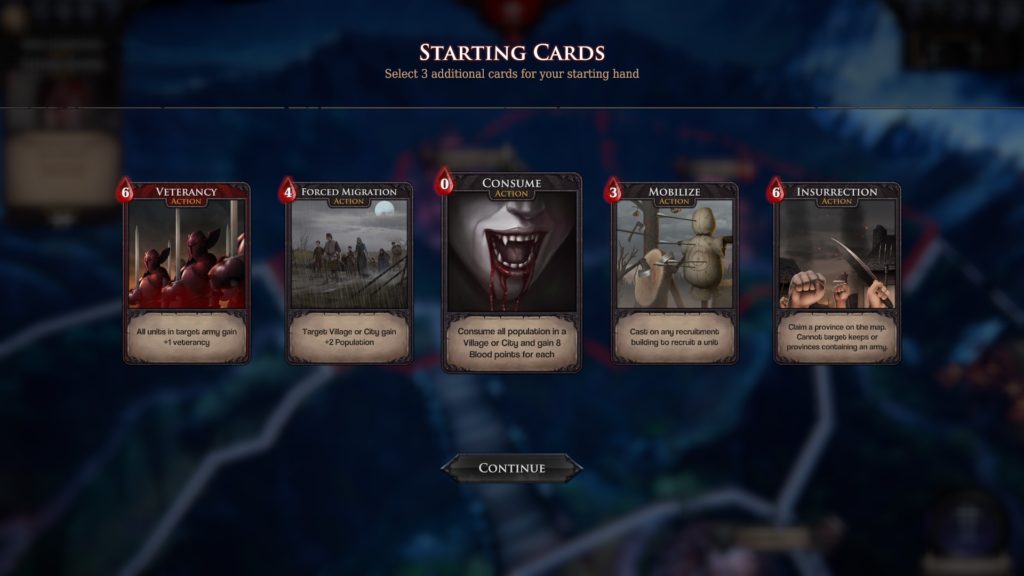Image resolution: width=1024 pixels, height=576 pixels.
Task: Select the Veterancy action card
Action: (186, 272)
